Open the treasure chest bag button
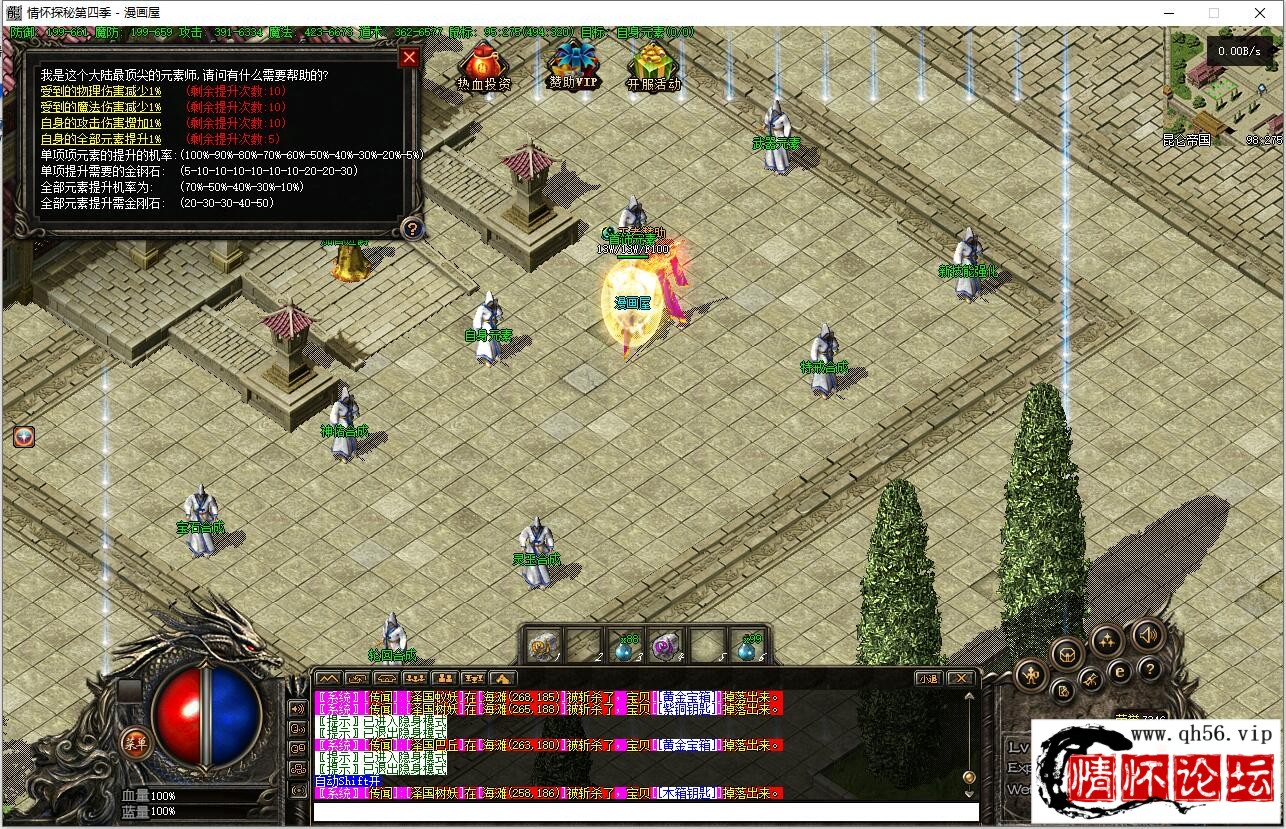This screenshot has height=829, width=1286. [x=1067, y=655]
